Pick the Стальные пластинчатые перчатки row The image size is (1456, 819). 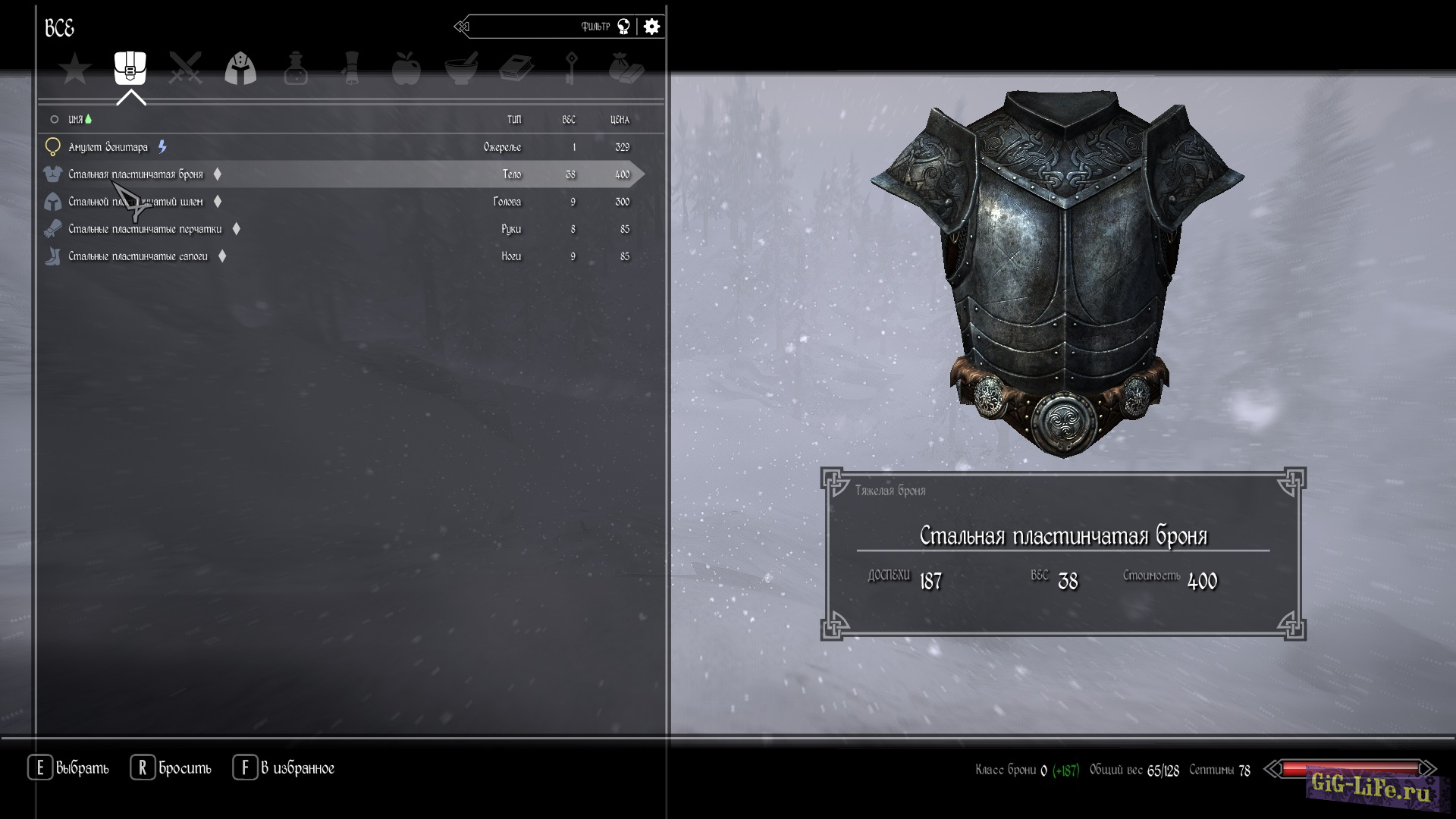coord(145,229)
